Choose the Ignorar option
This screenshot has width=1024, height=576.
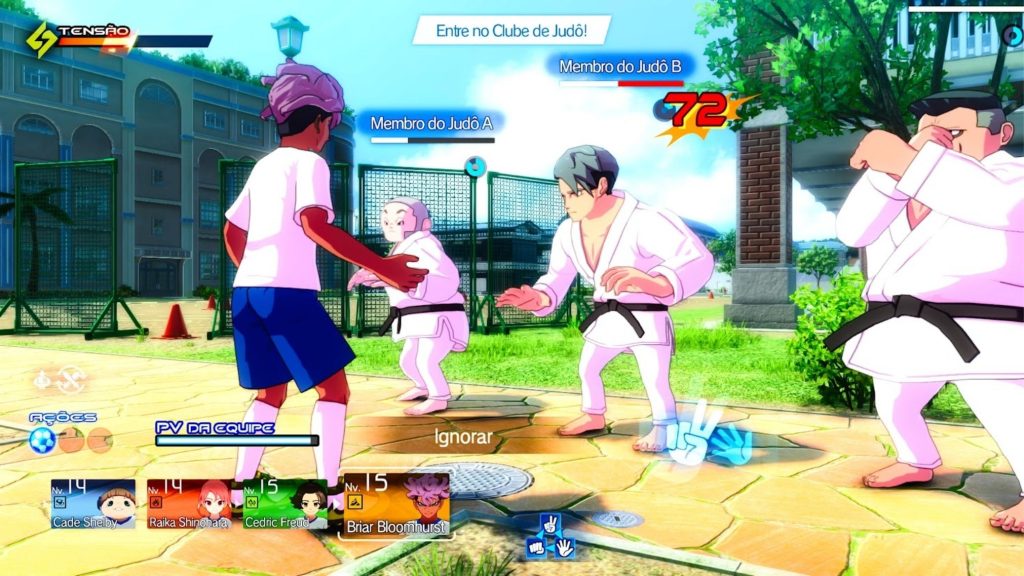point(464,437)
